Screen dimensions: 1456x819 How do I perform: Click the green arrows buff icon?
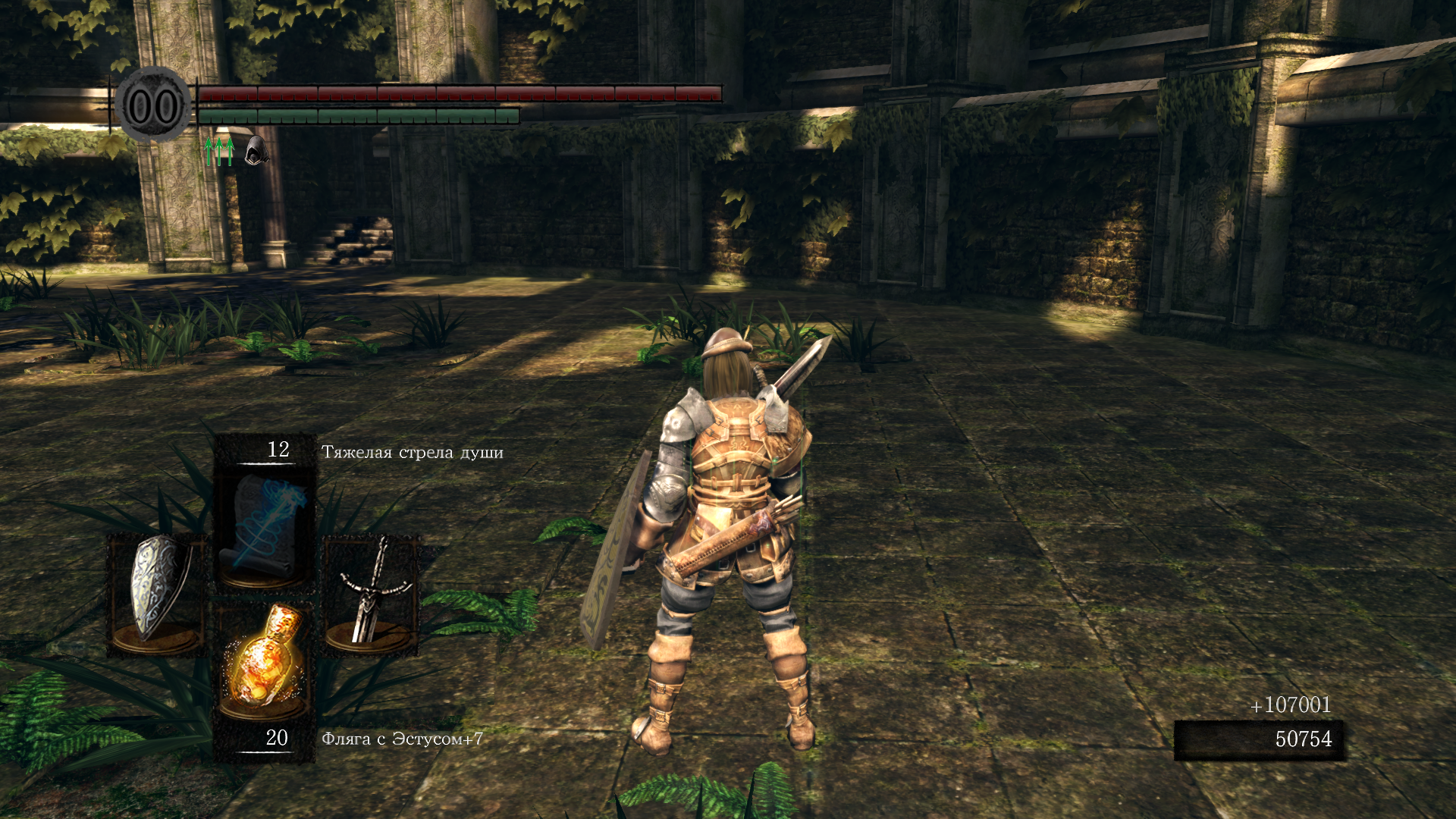click(x=219, y=151)
